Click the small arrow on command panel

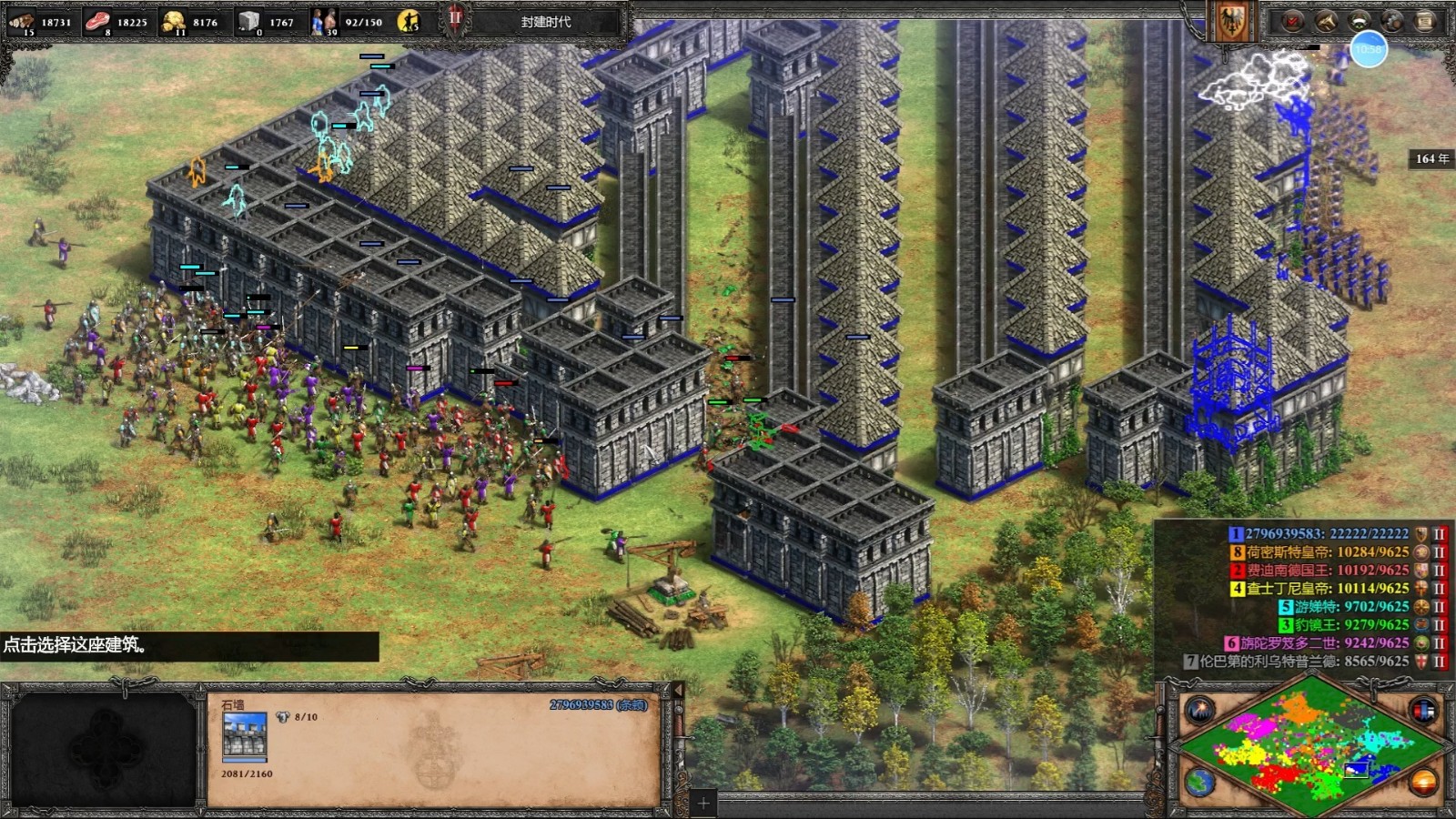click(x=677, y=691)
